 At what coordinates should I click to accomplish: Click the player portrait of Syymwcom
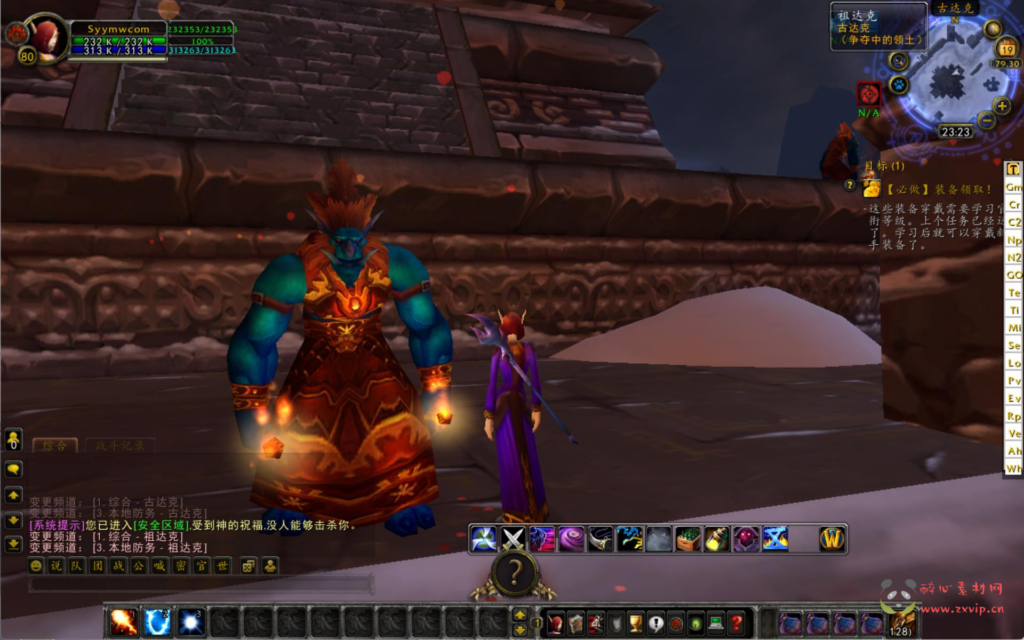tap(43, 37)
